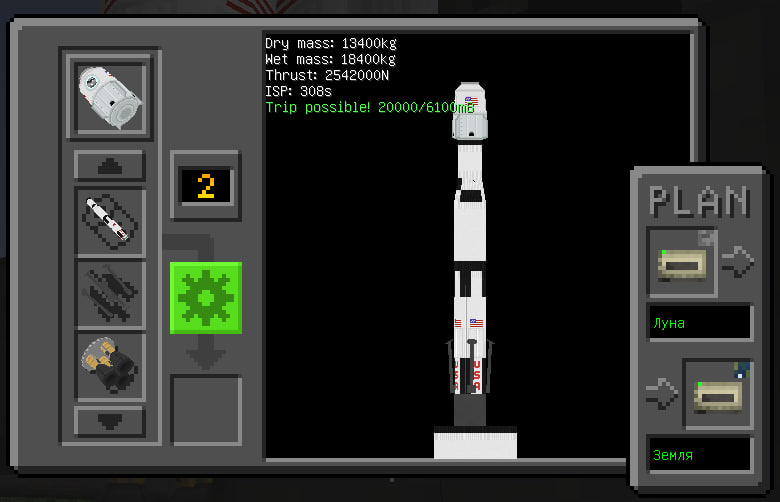Select the Луна destination field
The height and width of the screenshot is (502, 780).
click(700, 324)
